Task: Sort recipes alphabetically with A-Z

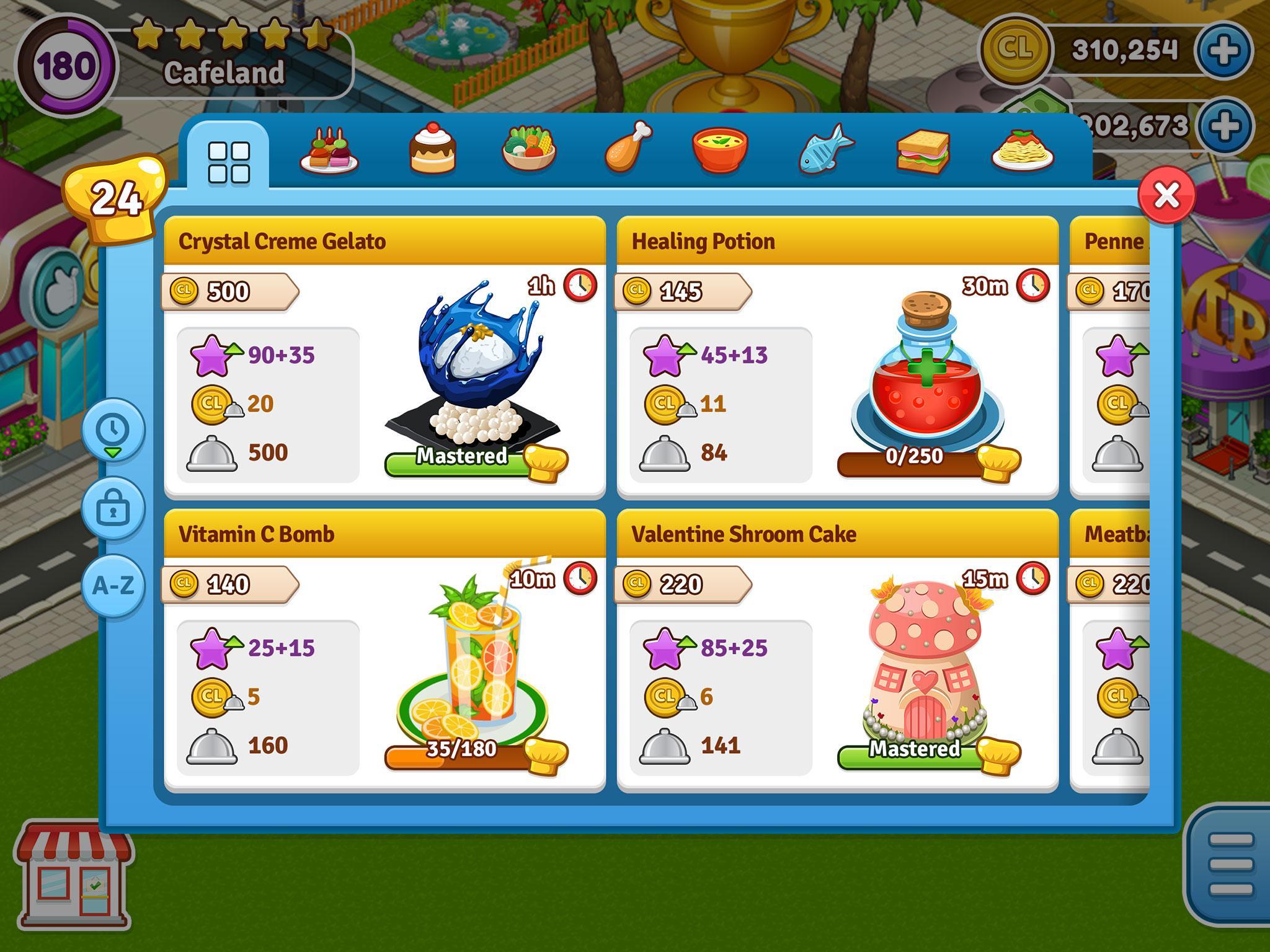Action: [x=113, y=586]
